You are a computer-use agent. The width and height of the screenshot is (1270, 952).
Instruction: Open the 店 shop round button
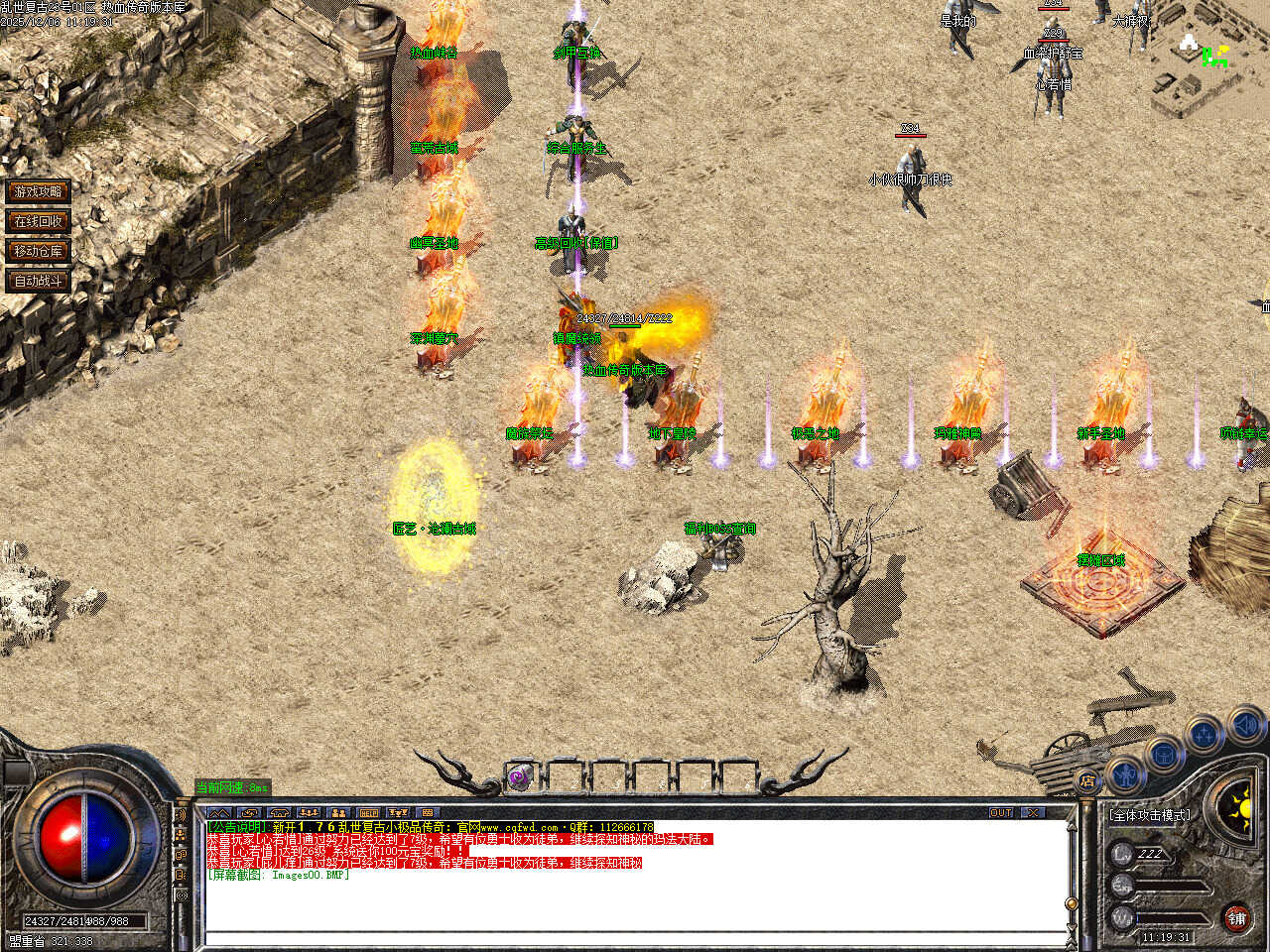[x=1088, y=782]
